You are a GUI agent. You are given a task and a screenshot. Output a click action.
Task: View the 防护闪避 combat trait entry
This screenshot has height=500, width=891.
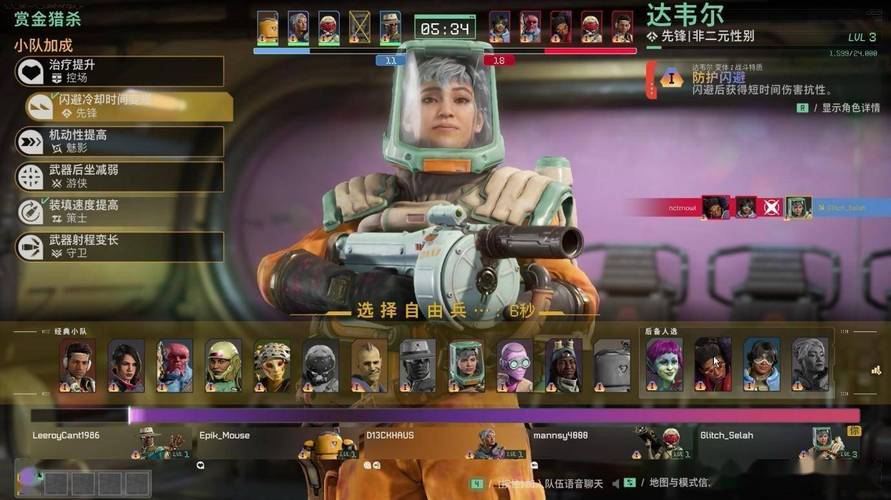point(740,82)
